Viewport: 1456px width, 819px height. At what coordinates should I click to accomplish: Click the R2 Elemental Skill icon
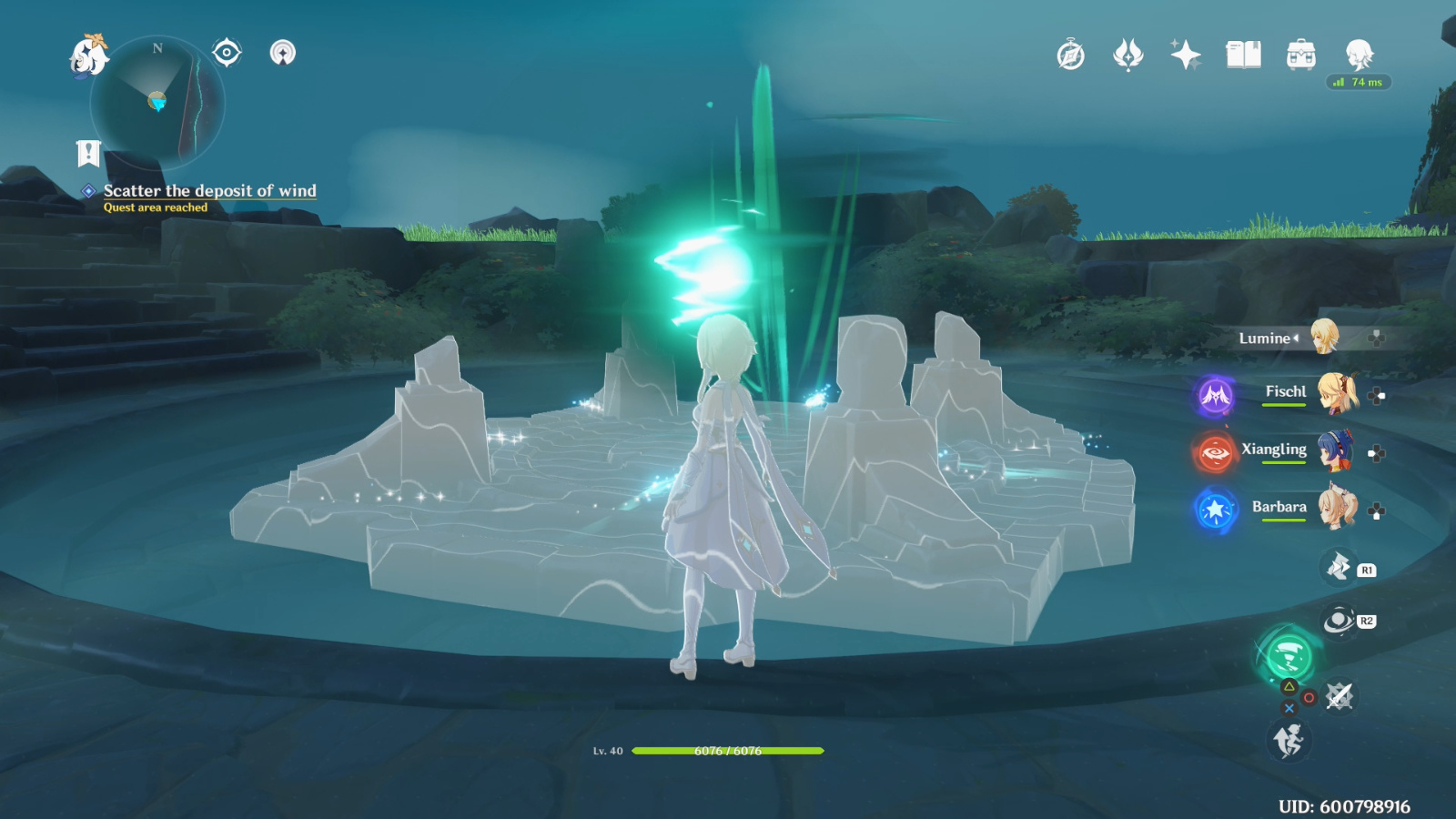(x=1336, y=622)
